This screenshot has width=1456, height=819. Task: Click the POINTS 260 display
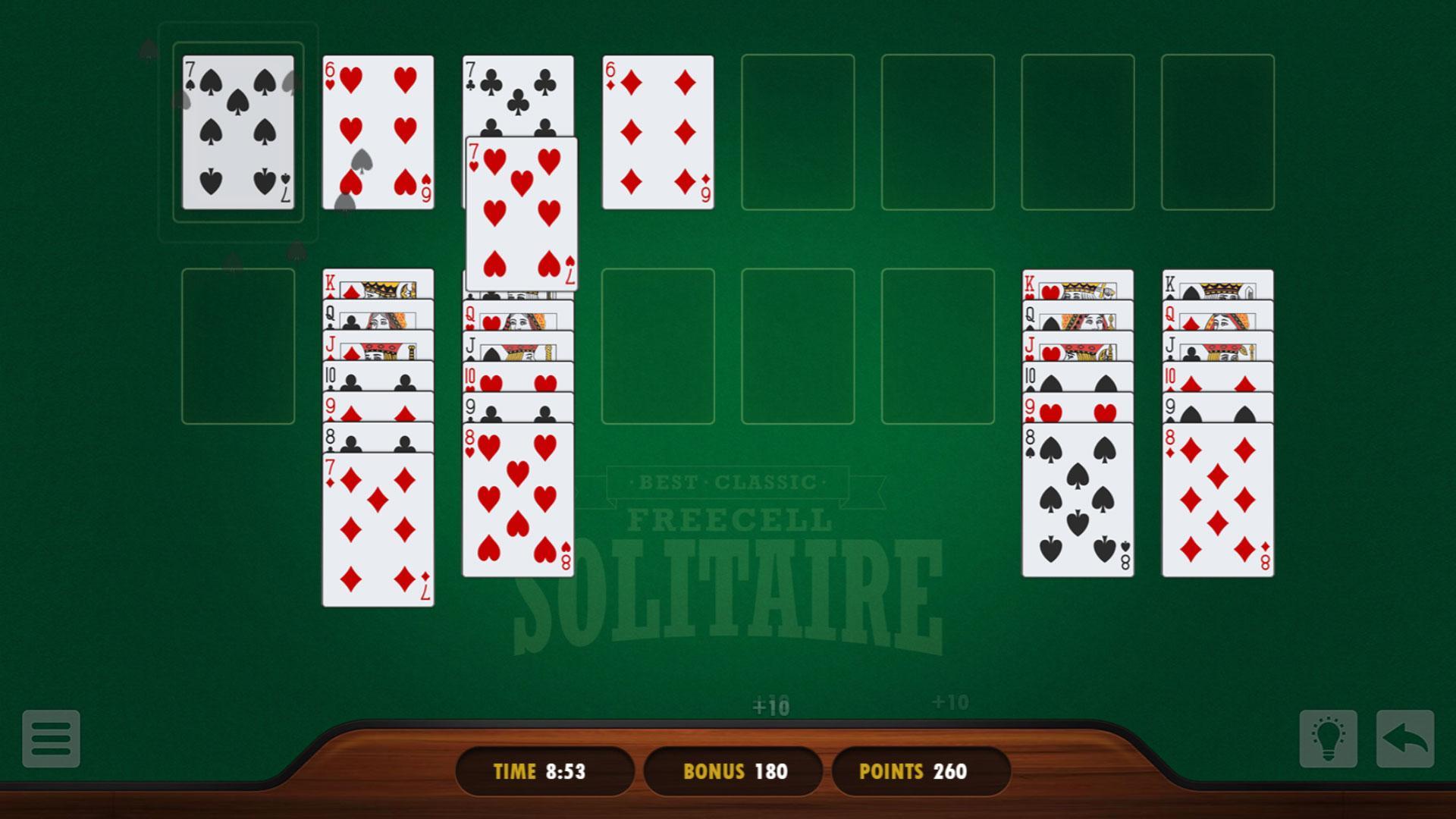919,770
